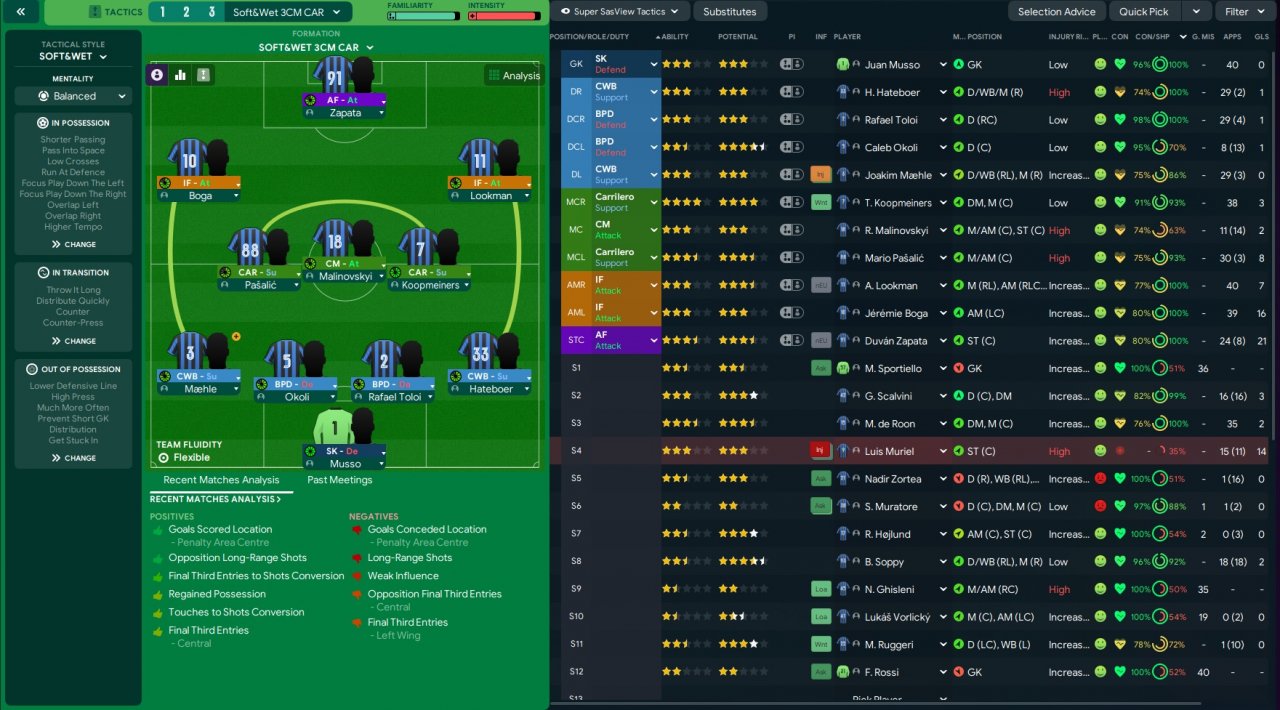Open Selection Advice
The height and width of the screenshot is (710, 1280).
[x=1056, y=12]
